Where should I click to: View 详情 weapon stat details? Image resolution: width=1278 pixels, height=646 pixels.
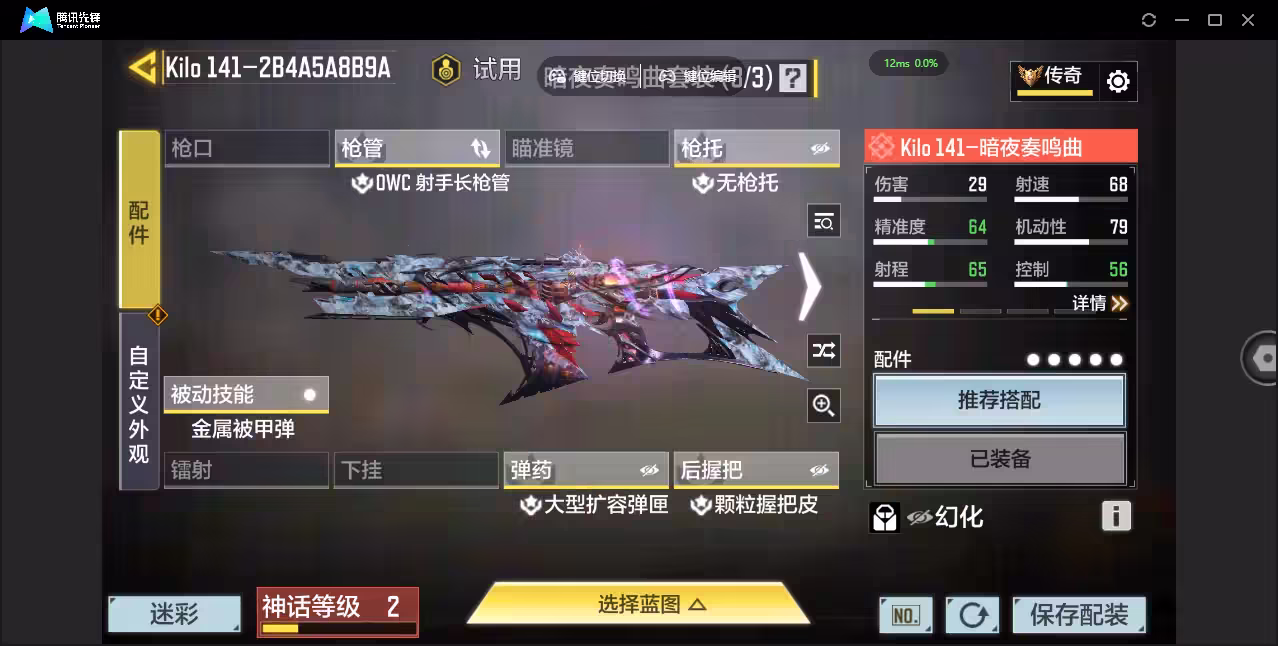point(1099,303)
